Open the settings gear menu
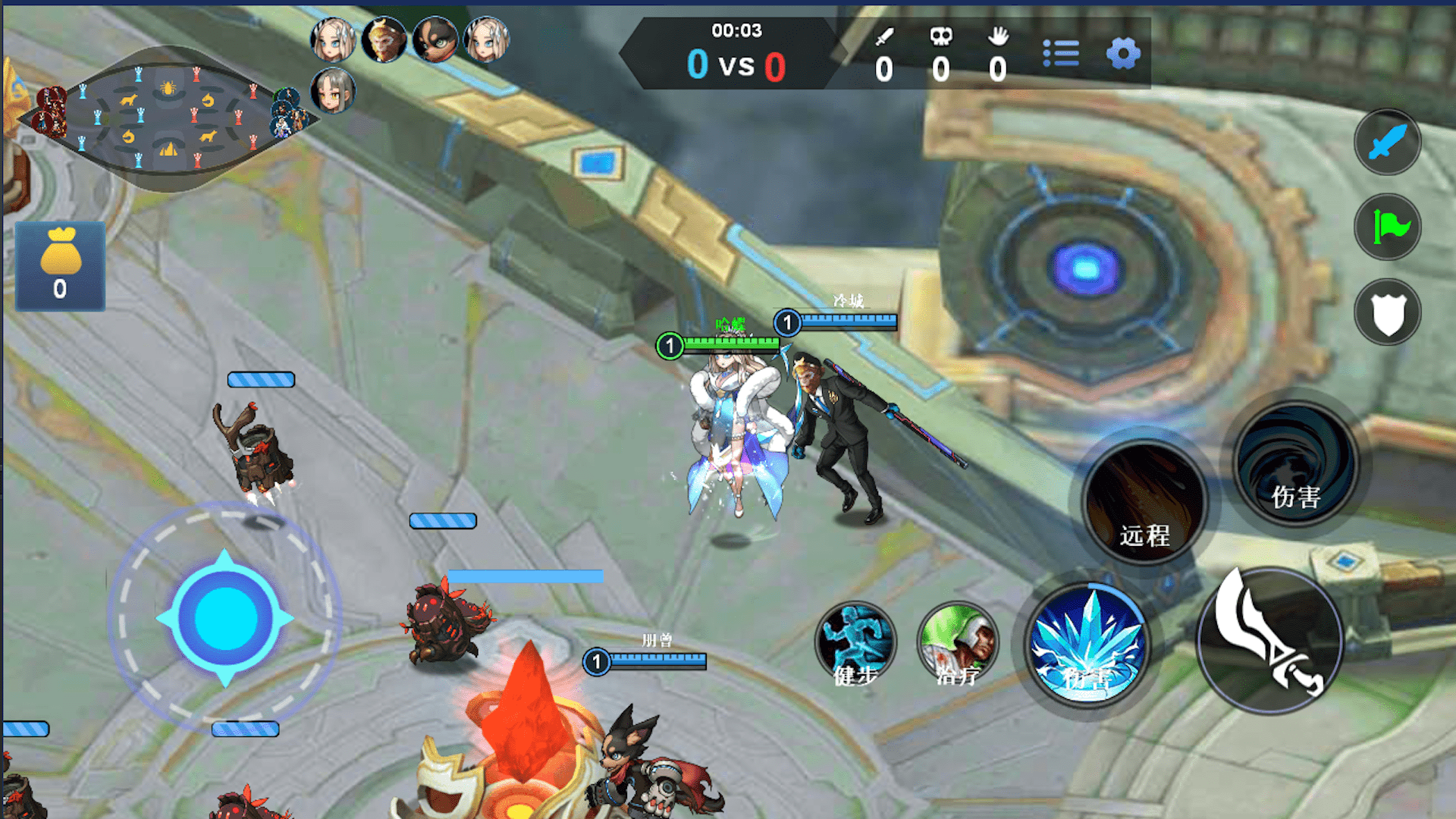 pos(1123,54)
